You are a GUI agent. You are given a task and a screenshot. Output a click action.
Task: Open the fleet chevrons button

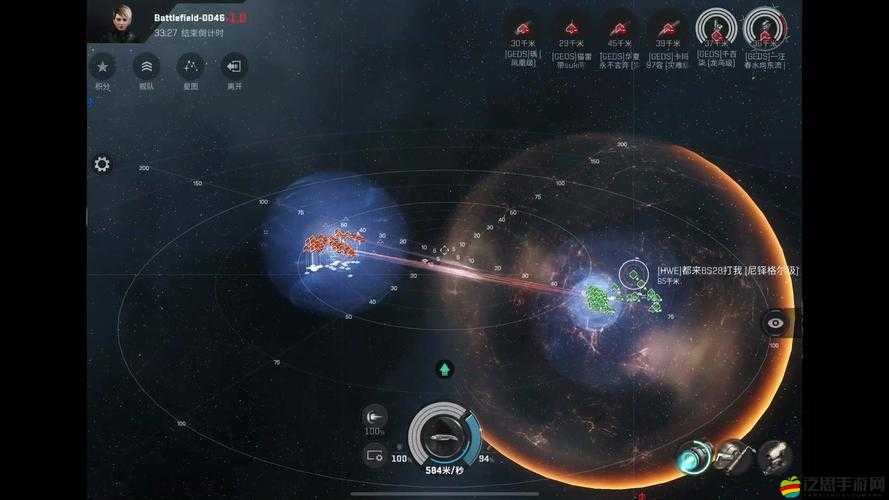click(x=146, y=67)
